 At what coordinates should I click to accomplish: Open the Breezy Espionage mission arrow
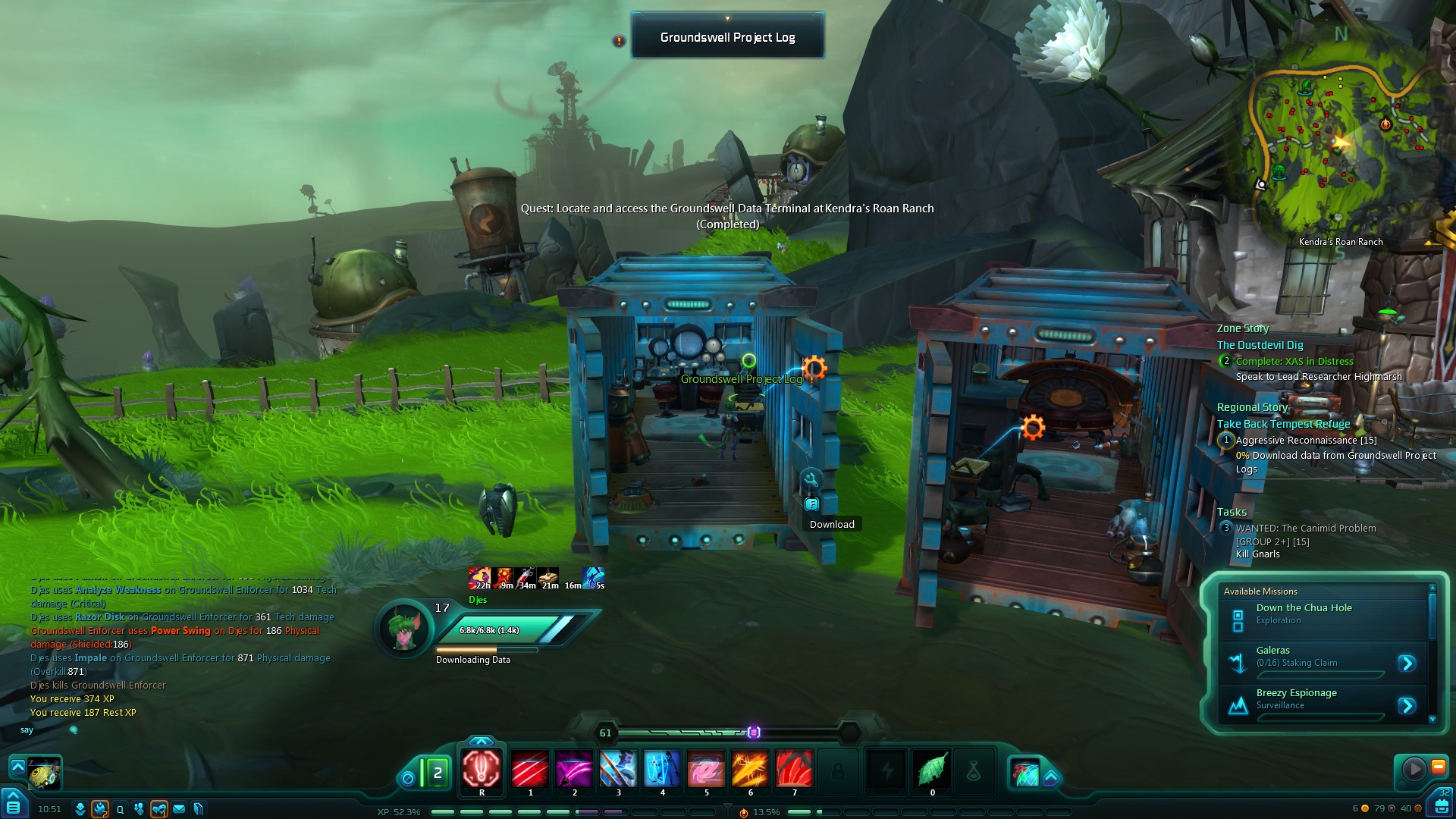(x=1407, y=706)
